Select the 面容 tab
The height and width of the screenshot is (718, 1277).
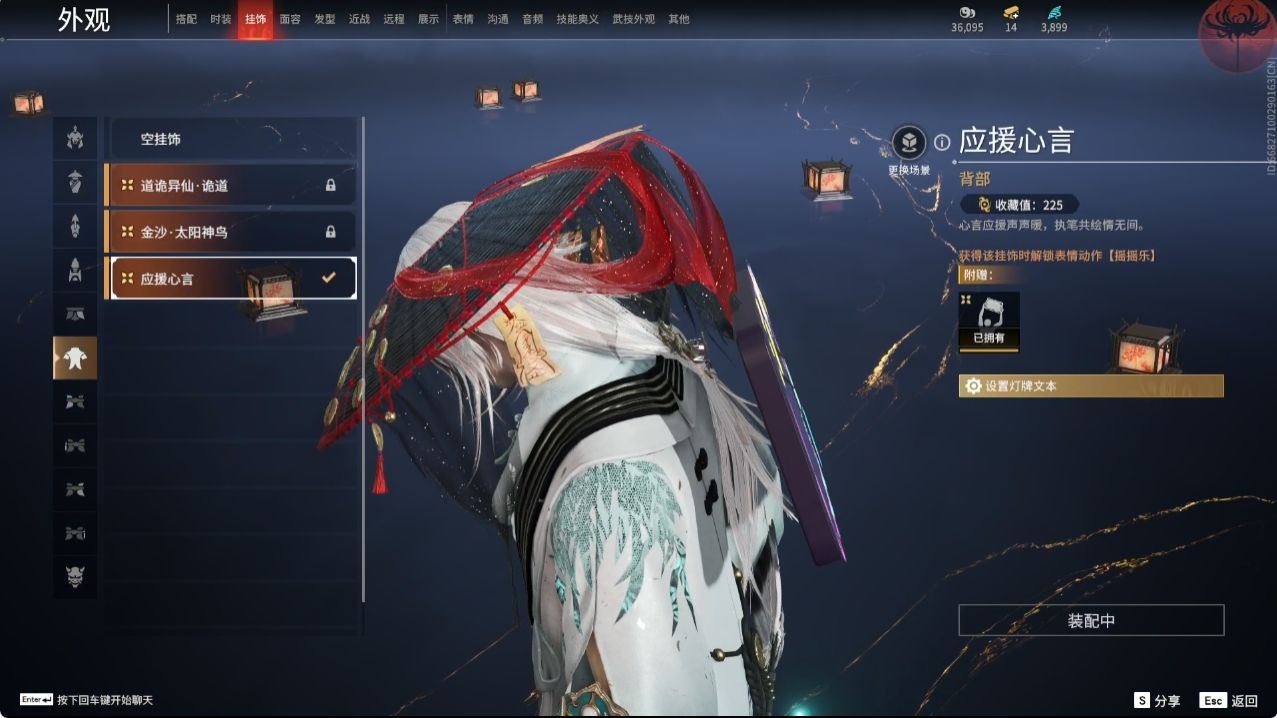click(x=290, y=19)
